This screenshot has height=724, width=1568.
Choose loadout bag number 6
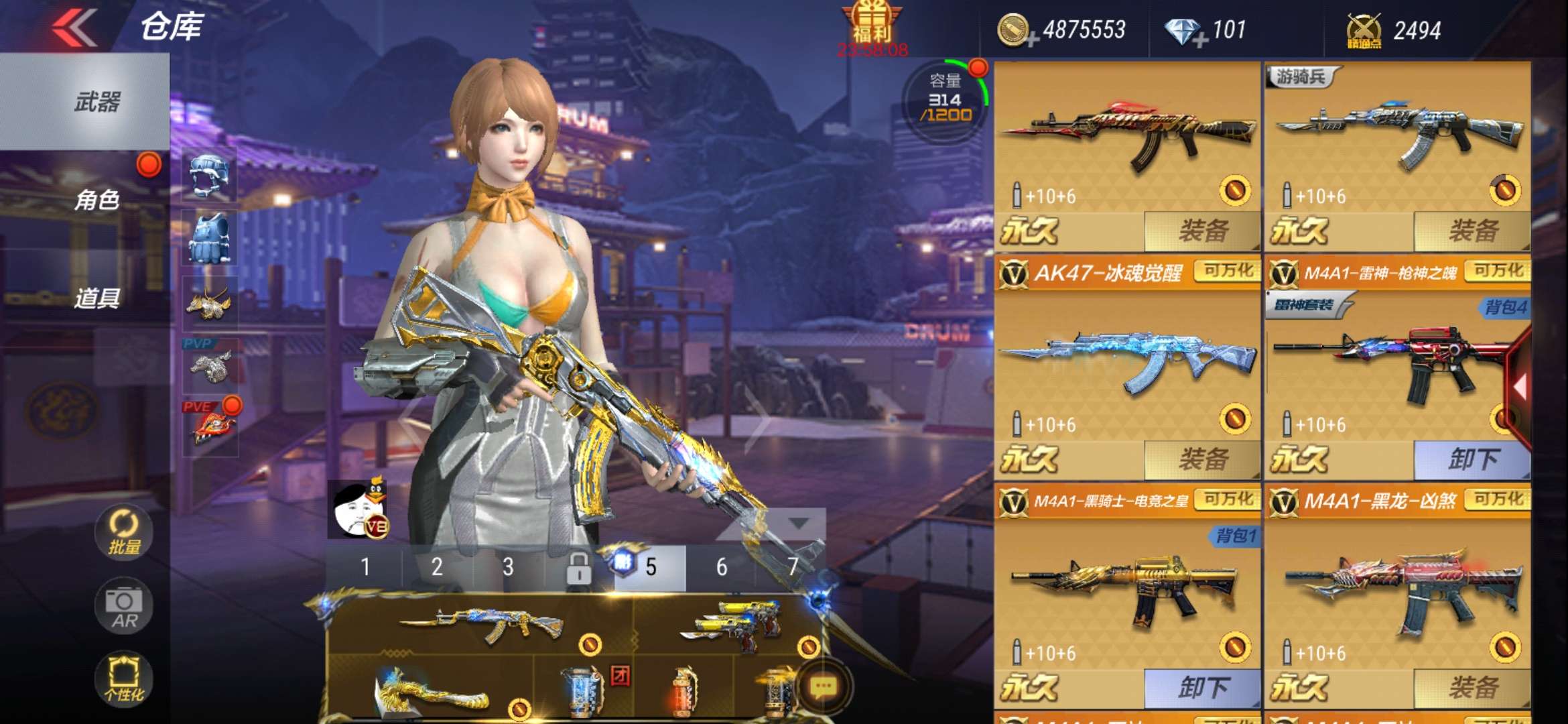pyautogui.click(x=721, y=567)
